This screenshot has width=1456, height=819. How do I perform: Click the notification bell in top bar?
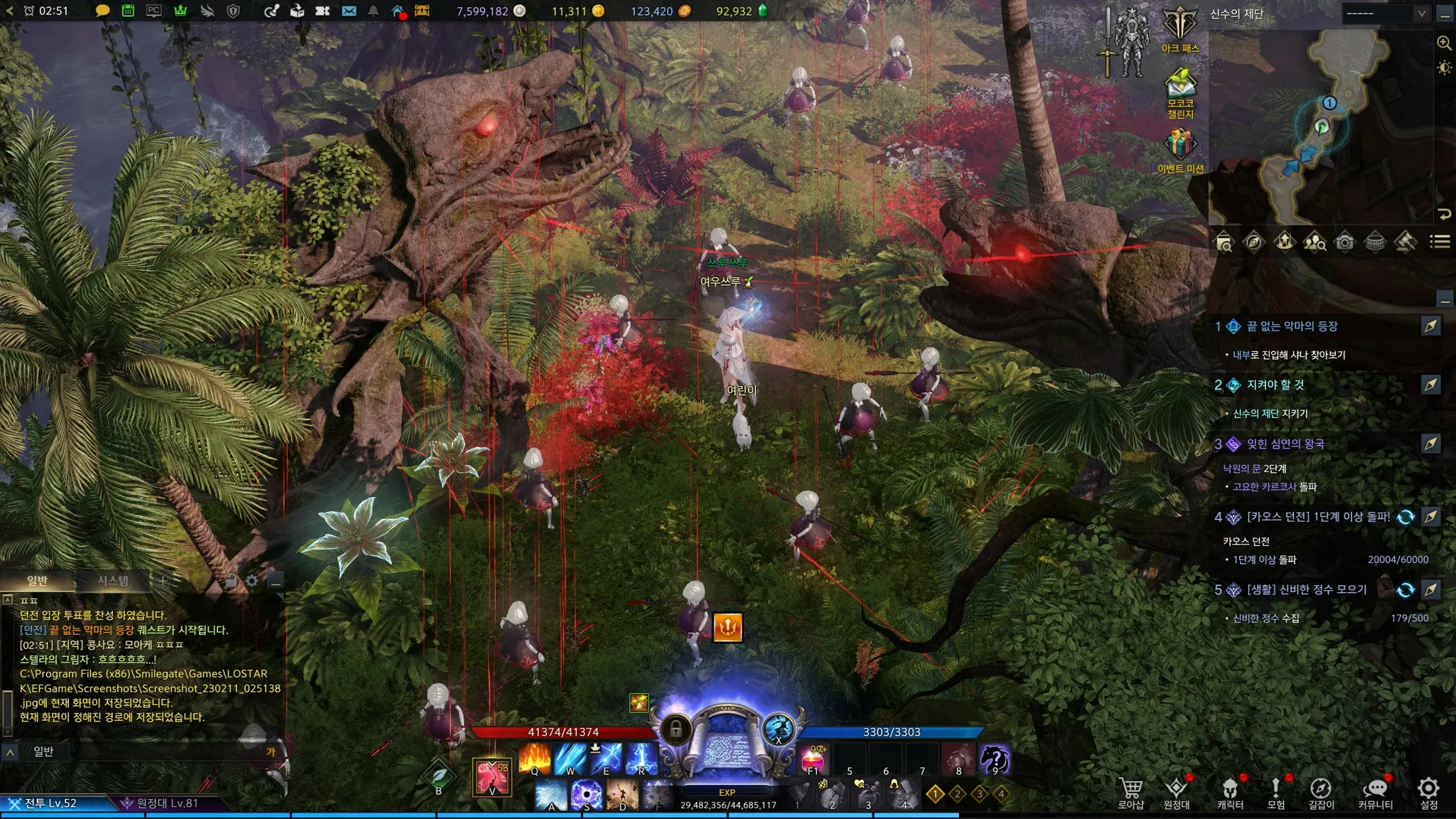coord(373,11)
